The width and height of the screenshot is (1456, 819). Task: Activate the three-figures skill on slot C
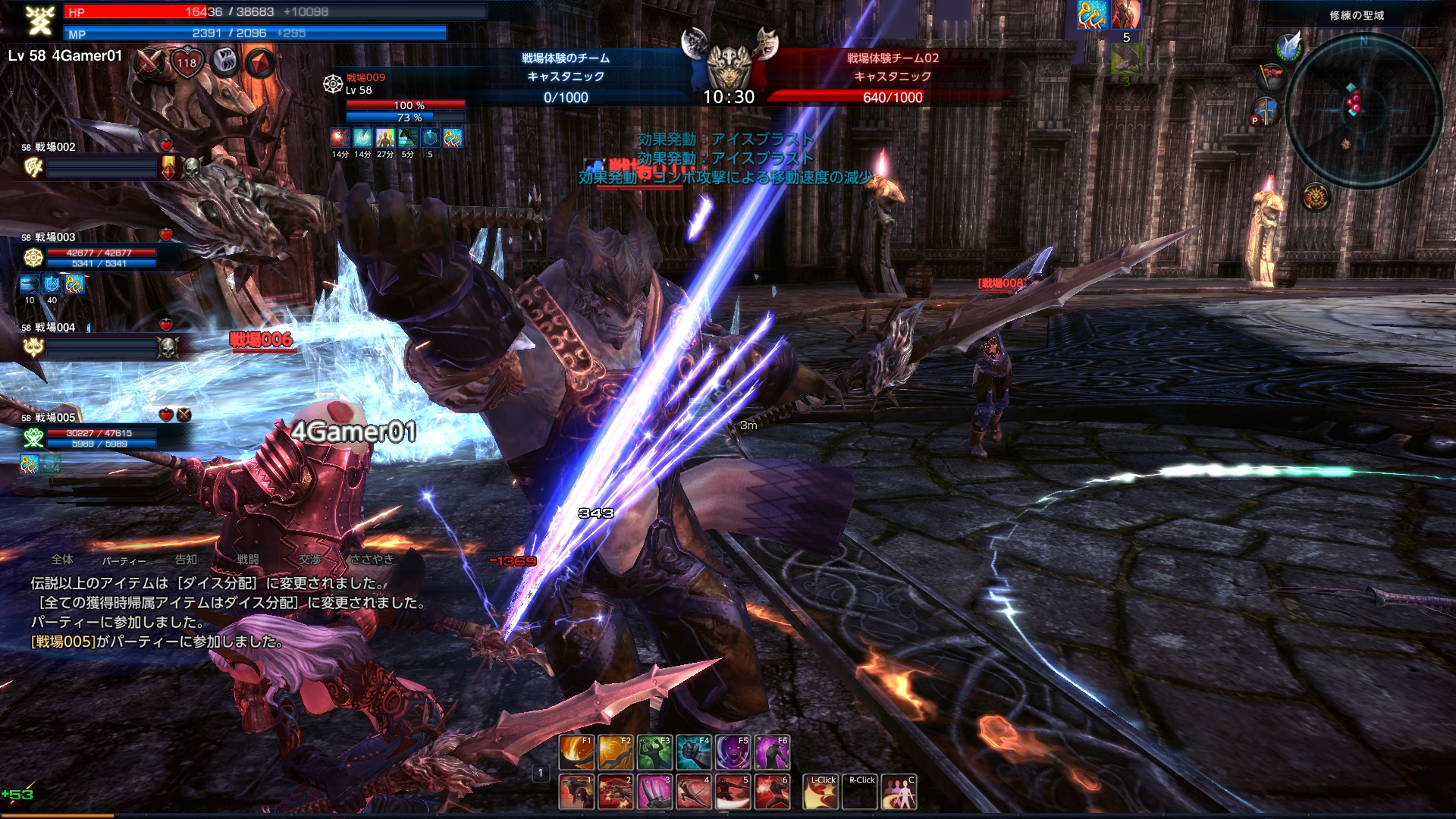point(899,792)
